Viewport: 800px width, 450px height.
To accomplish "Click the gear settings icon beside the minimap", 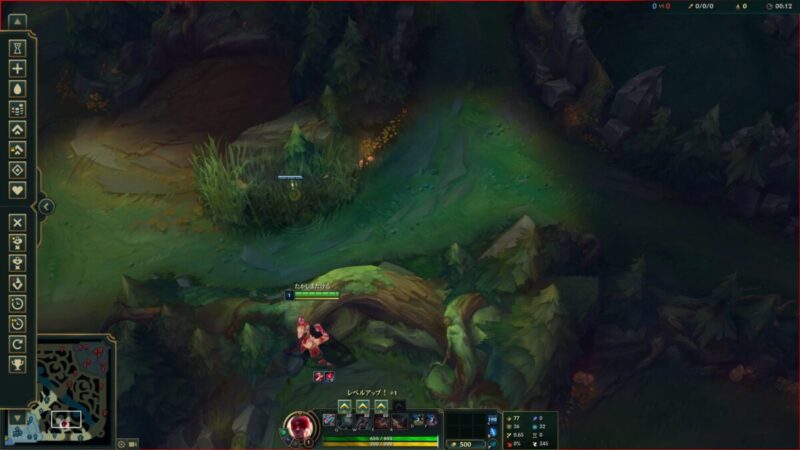I will pos(121,443).
